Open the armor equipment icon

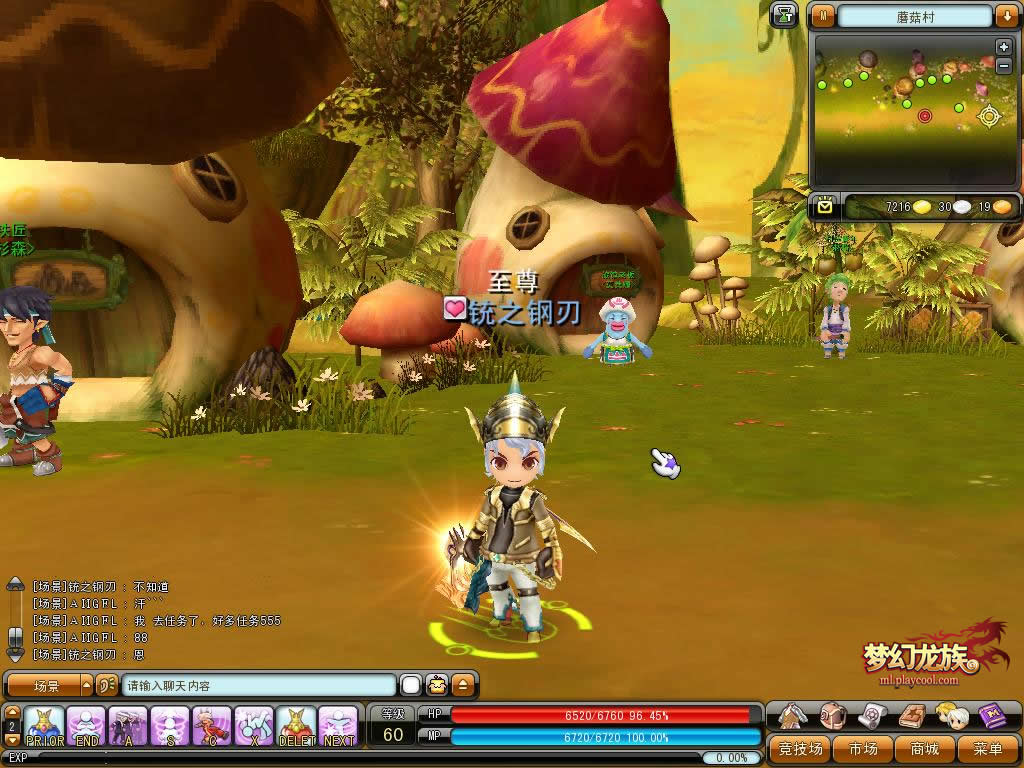(x=794, y=715)
